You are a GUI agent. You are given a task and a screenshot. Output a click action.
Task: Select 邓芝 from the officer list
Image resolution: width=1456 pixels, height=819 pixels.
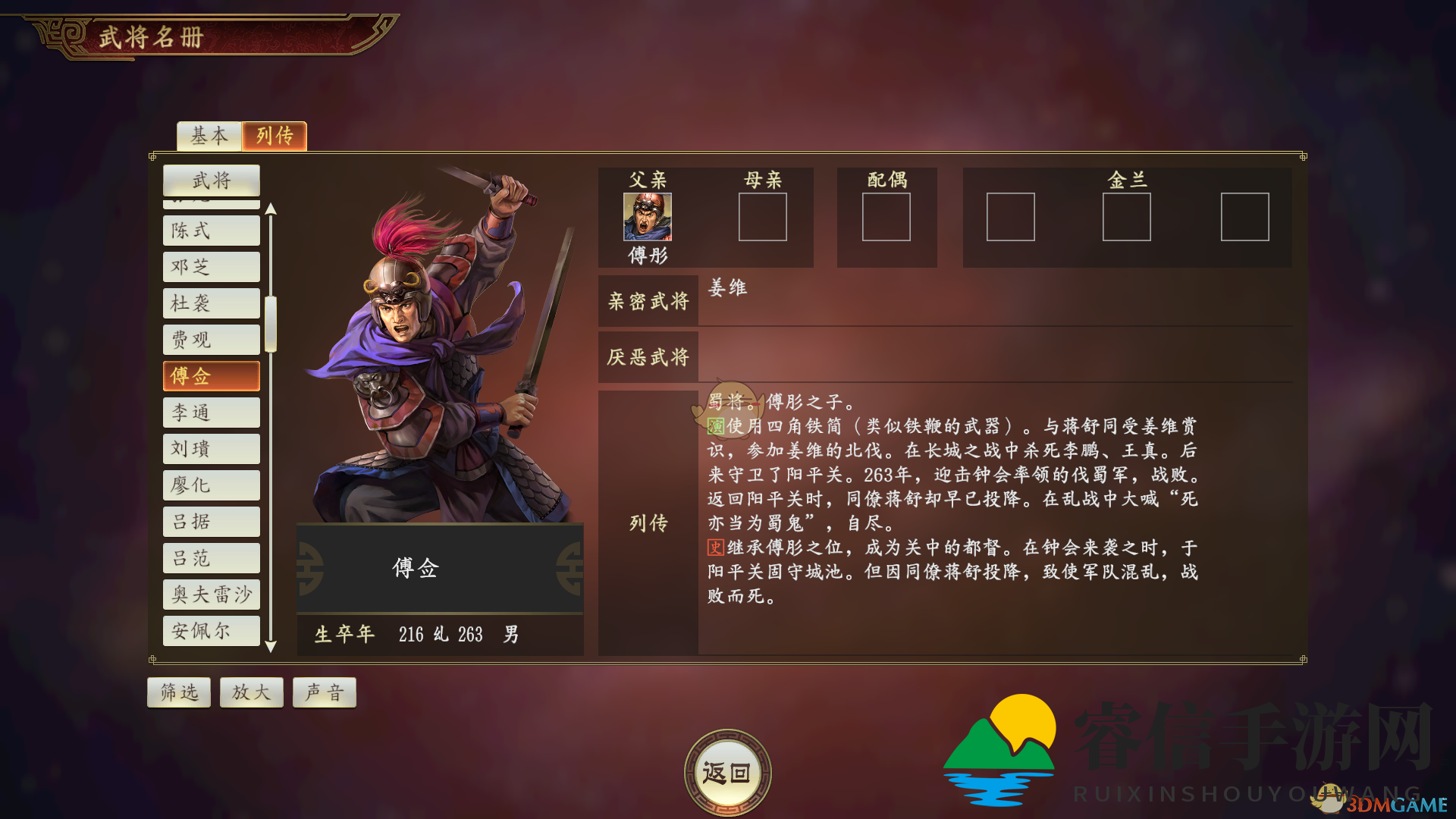[x=211, y=266]
